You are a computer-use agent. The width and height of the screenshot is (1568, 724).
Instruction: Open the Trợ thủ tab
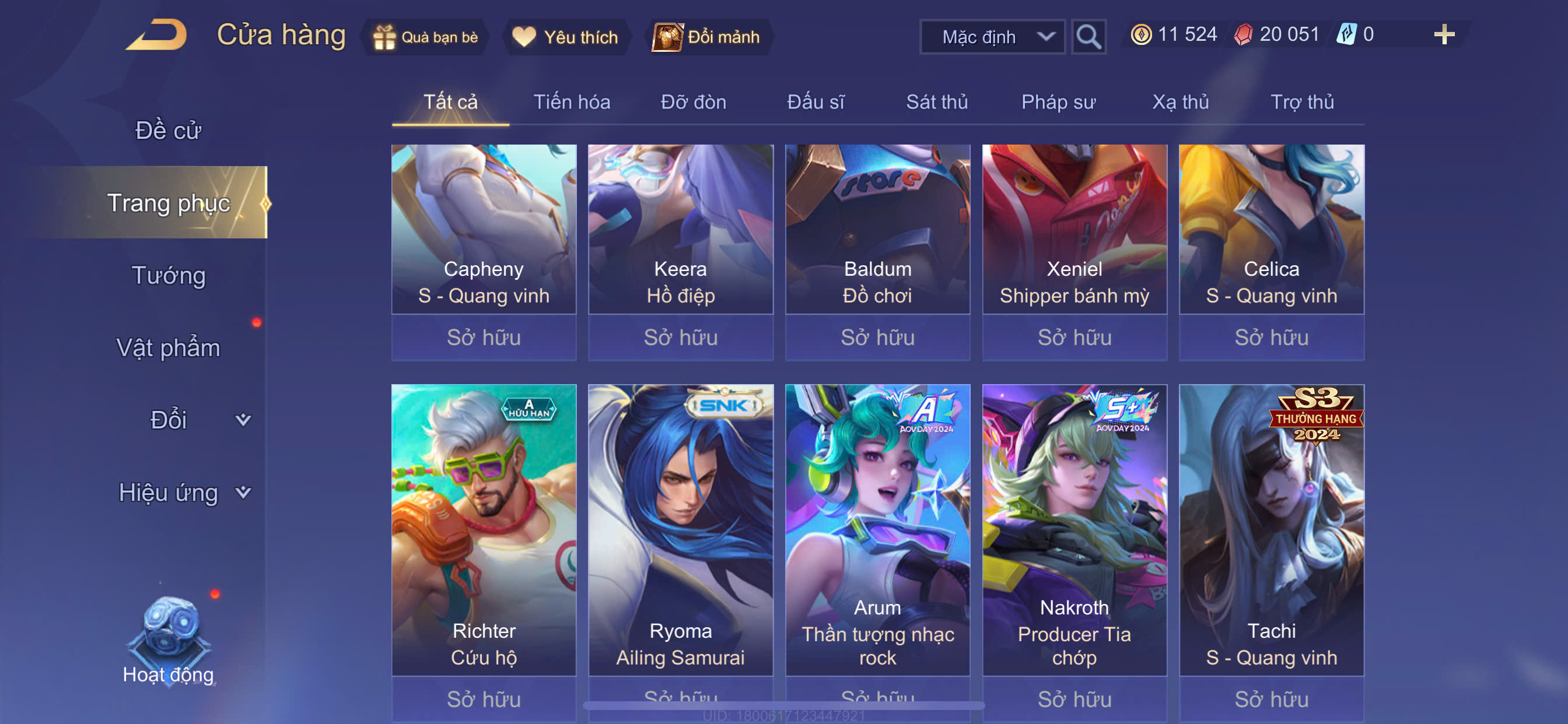coord(1302,102)
